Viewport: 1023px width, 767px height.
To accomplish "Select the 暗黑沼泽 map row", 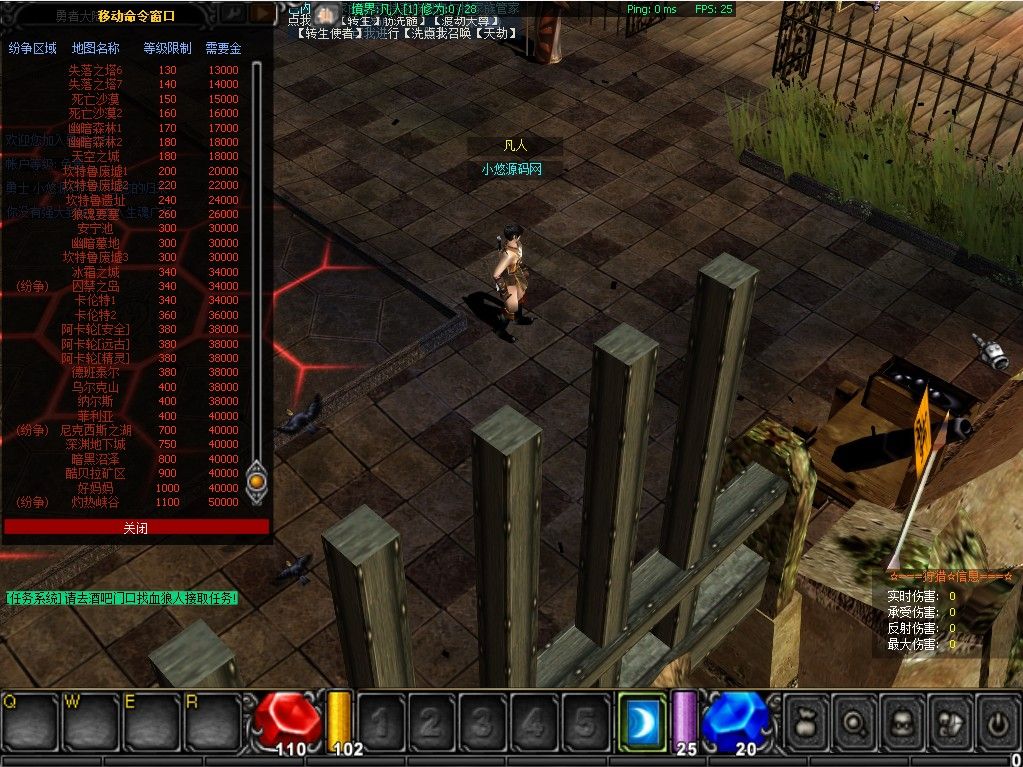I will coord(95,459).
